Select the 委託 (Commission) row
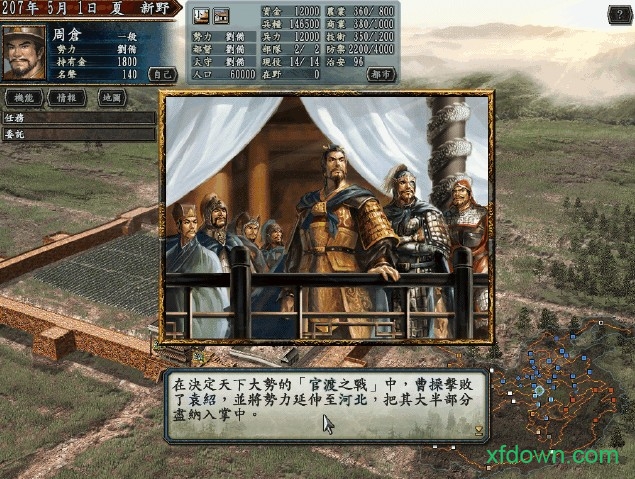This screenshot has width=635, height=479. [78, 134]
